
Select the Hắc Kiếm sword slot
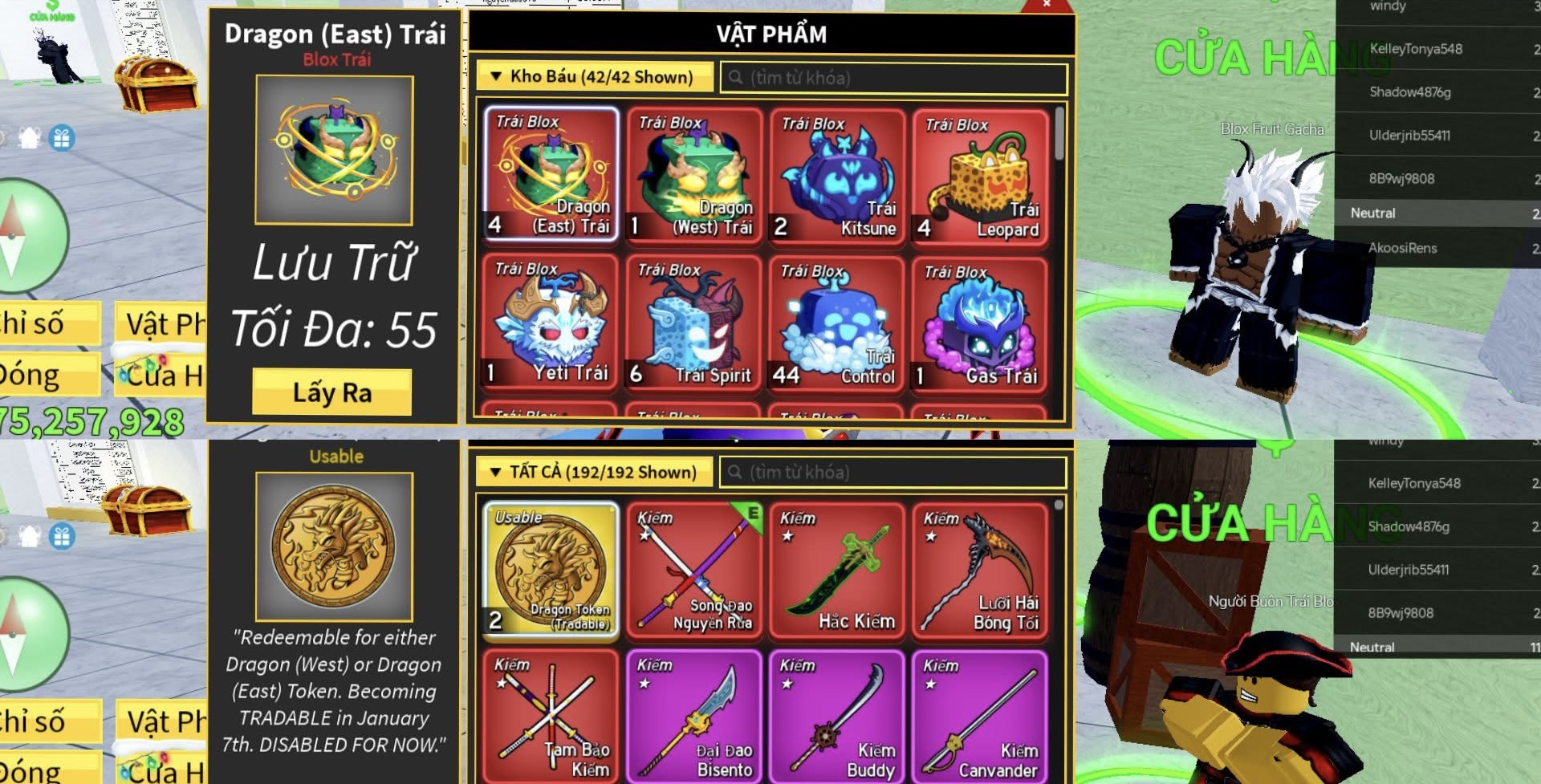pos(837,570)
